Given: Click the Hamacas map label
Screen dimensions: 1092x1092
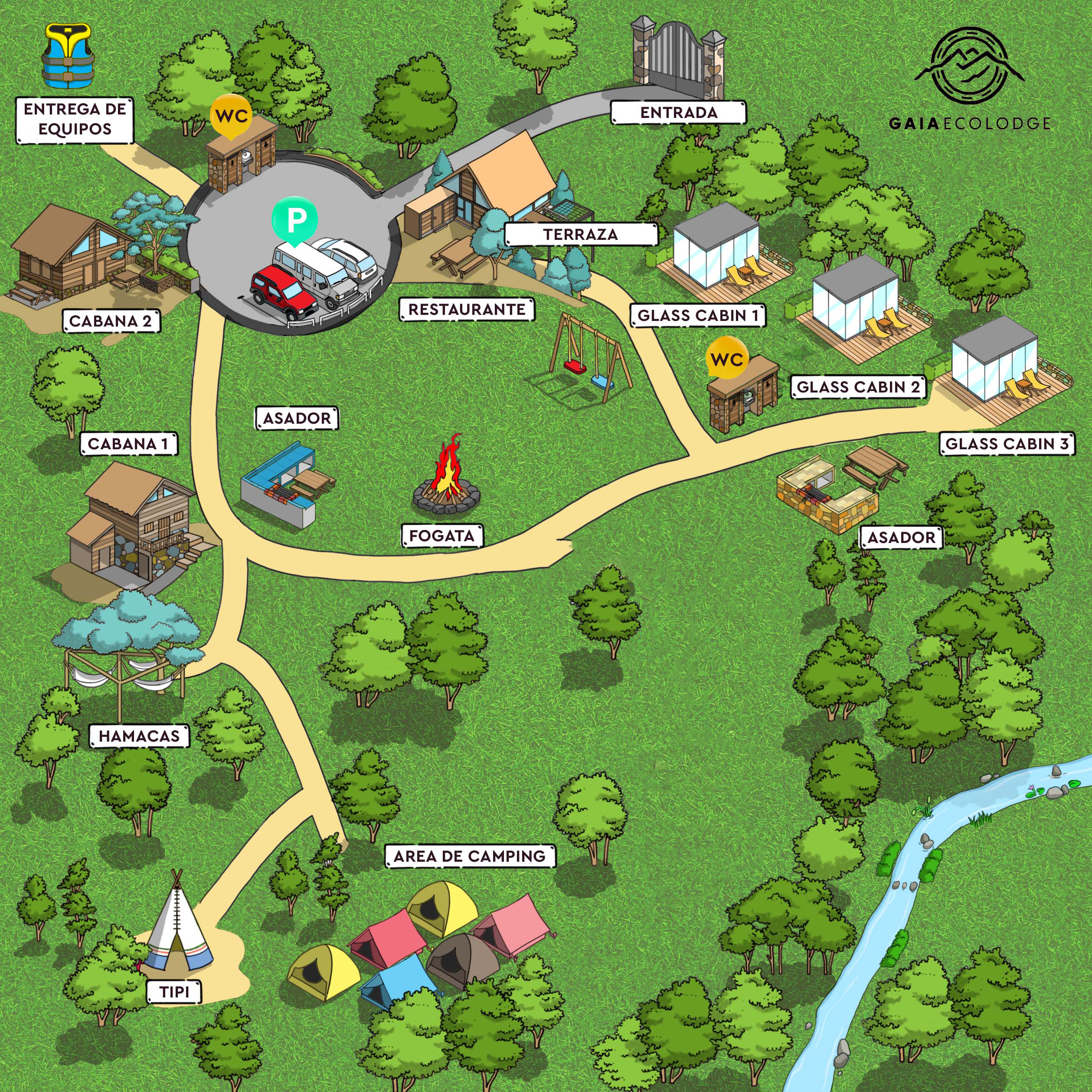Looking at the screenshot, I should point(139,736).
